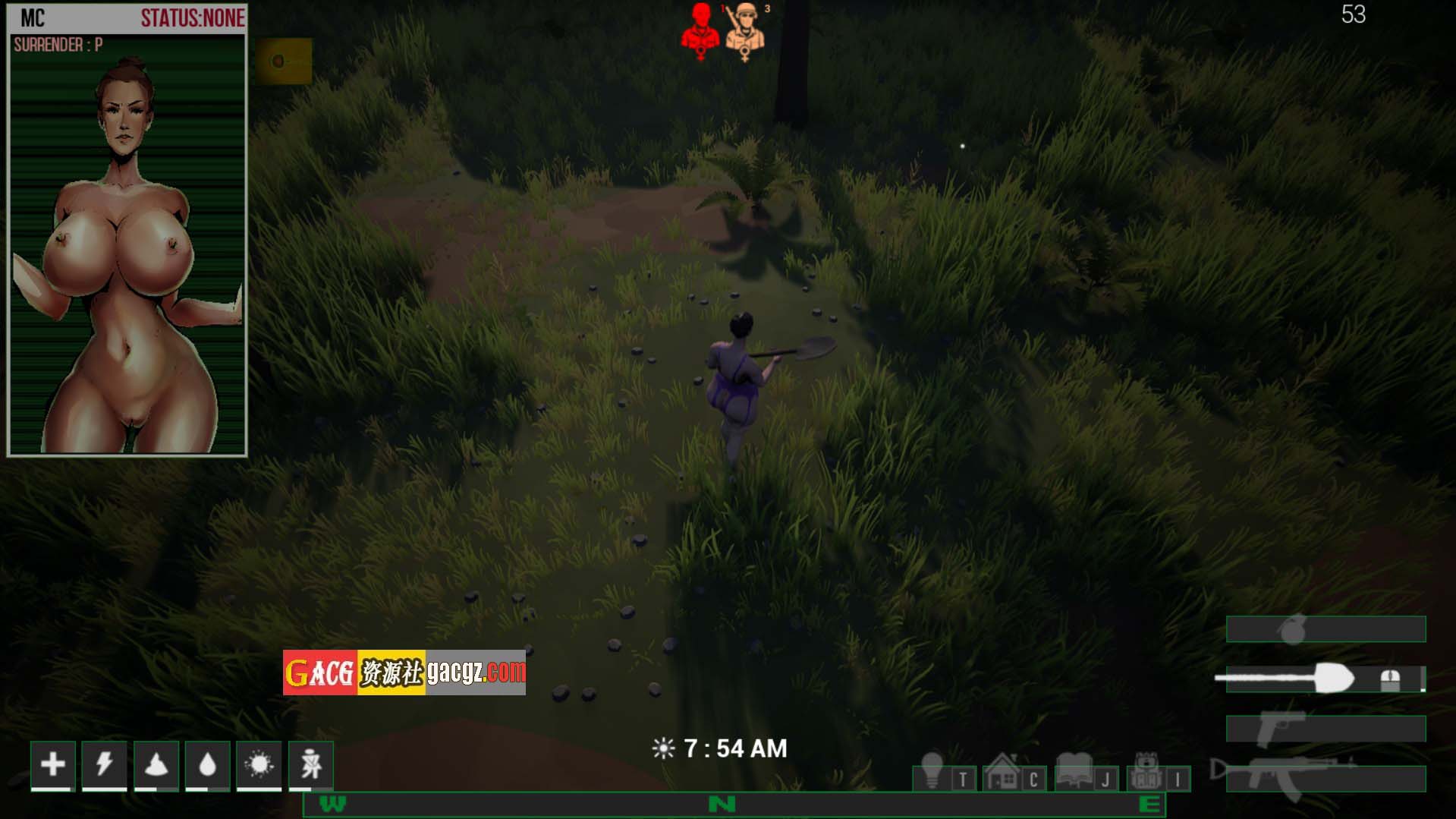Click the water drop thirst icon
1456x819 pixels.
pos(207,764)
